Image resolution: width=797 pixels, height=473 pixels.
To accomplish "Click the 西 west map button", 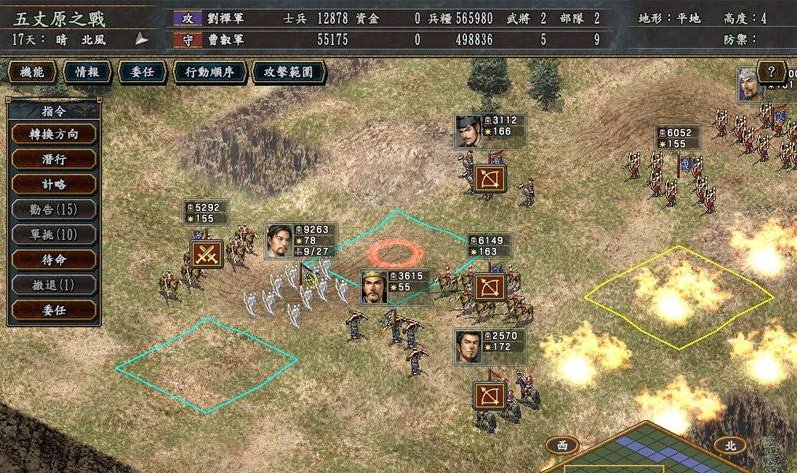I will pos(560,446).
